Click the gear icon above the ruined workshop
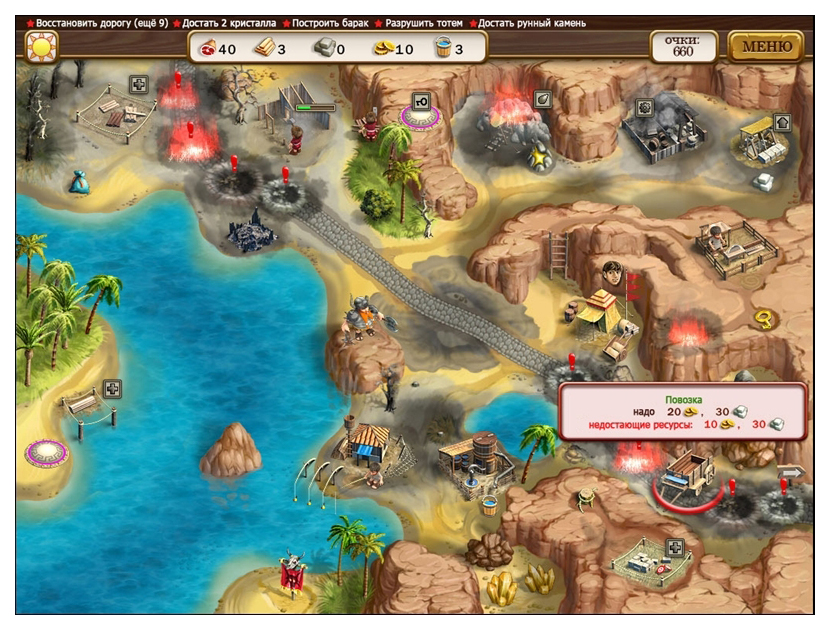 click(x=642, y=106)
